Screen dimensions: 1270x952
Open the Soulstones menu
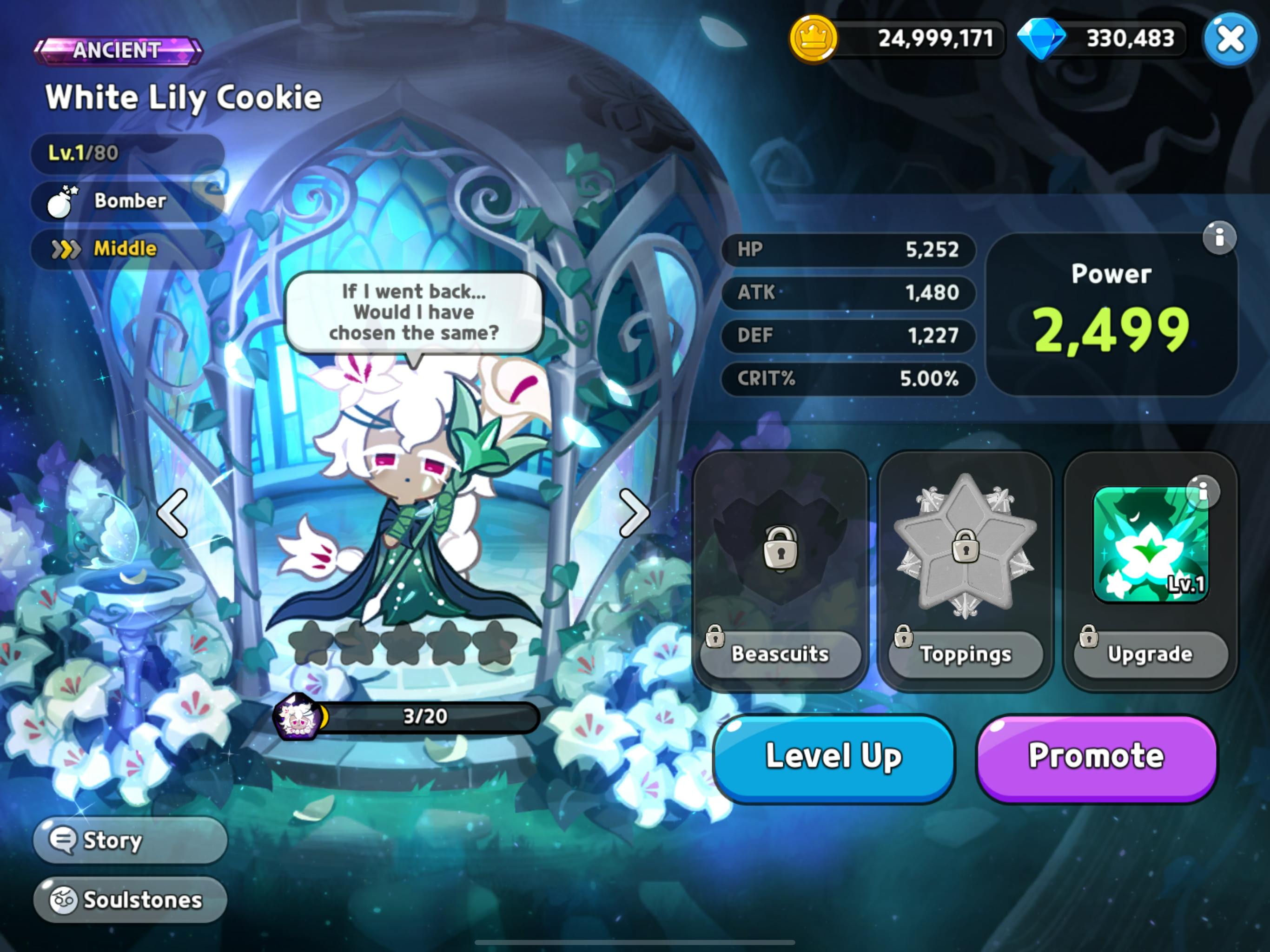(x=130, y=900)
